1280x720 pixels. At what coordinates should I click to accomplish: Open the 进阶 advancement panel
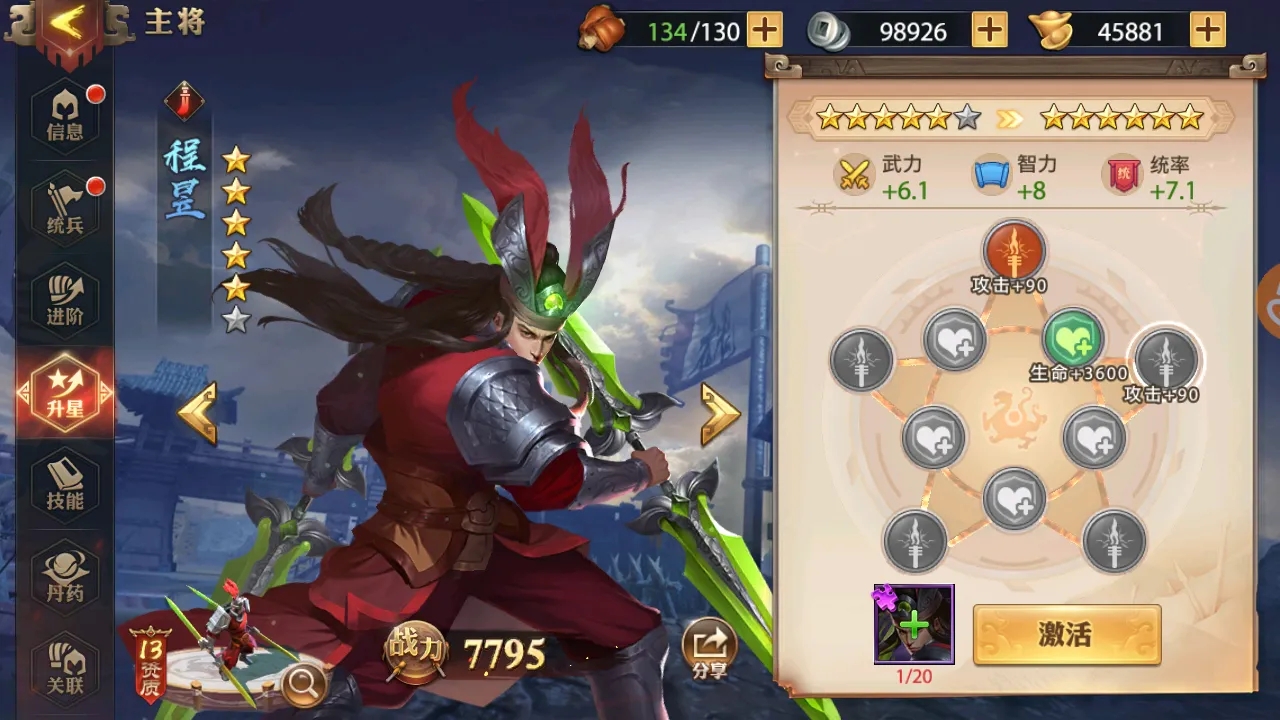click(x=63, y=297)
